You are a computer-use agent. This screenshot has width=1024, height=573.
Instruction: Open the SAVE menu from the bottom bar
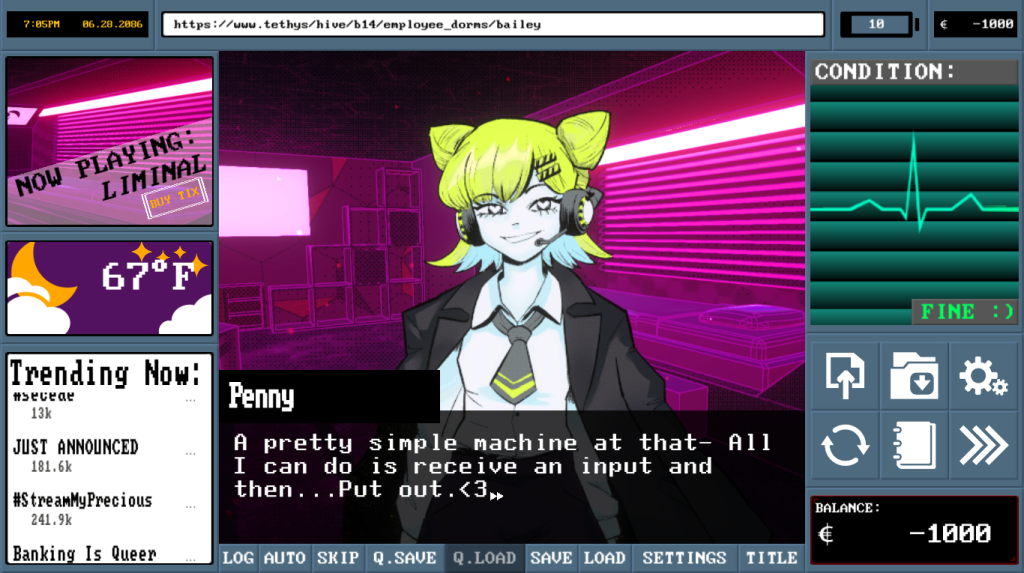[551, 558]
